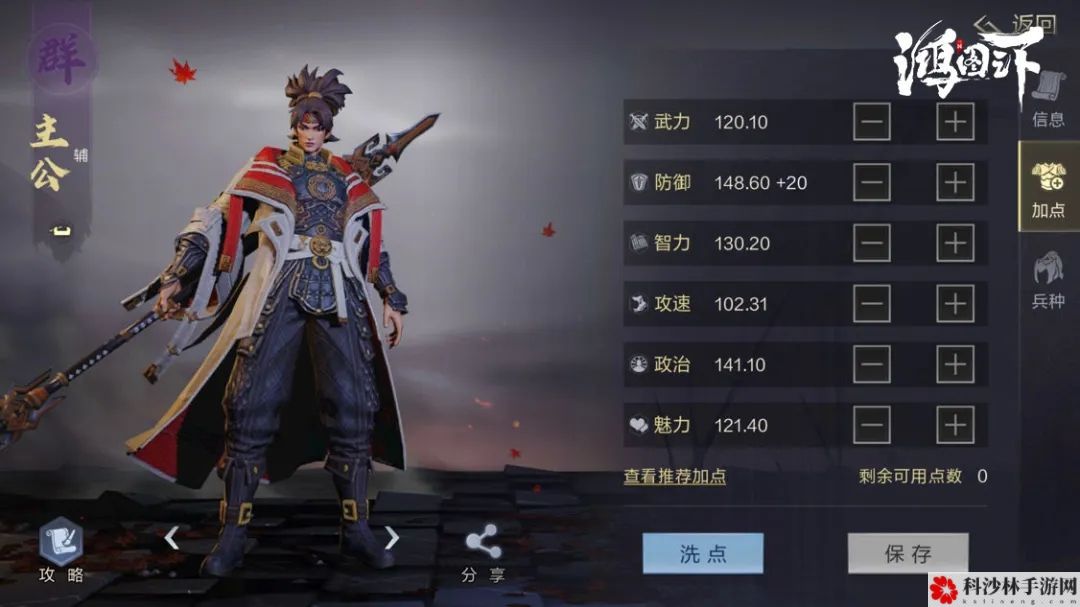
Task: Reduce 攻速 by one point
Action: click(x=872, y=304)
